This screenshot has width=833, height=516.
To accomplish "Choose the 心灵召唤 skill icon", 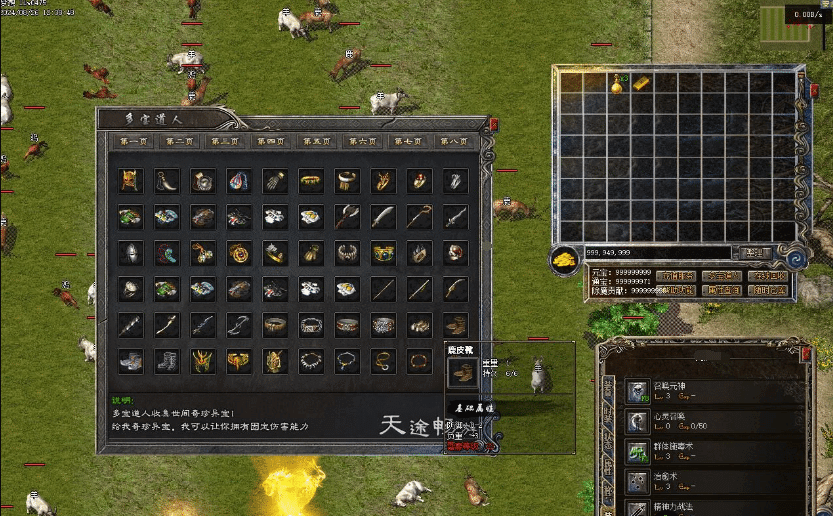I will (639, 421).
